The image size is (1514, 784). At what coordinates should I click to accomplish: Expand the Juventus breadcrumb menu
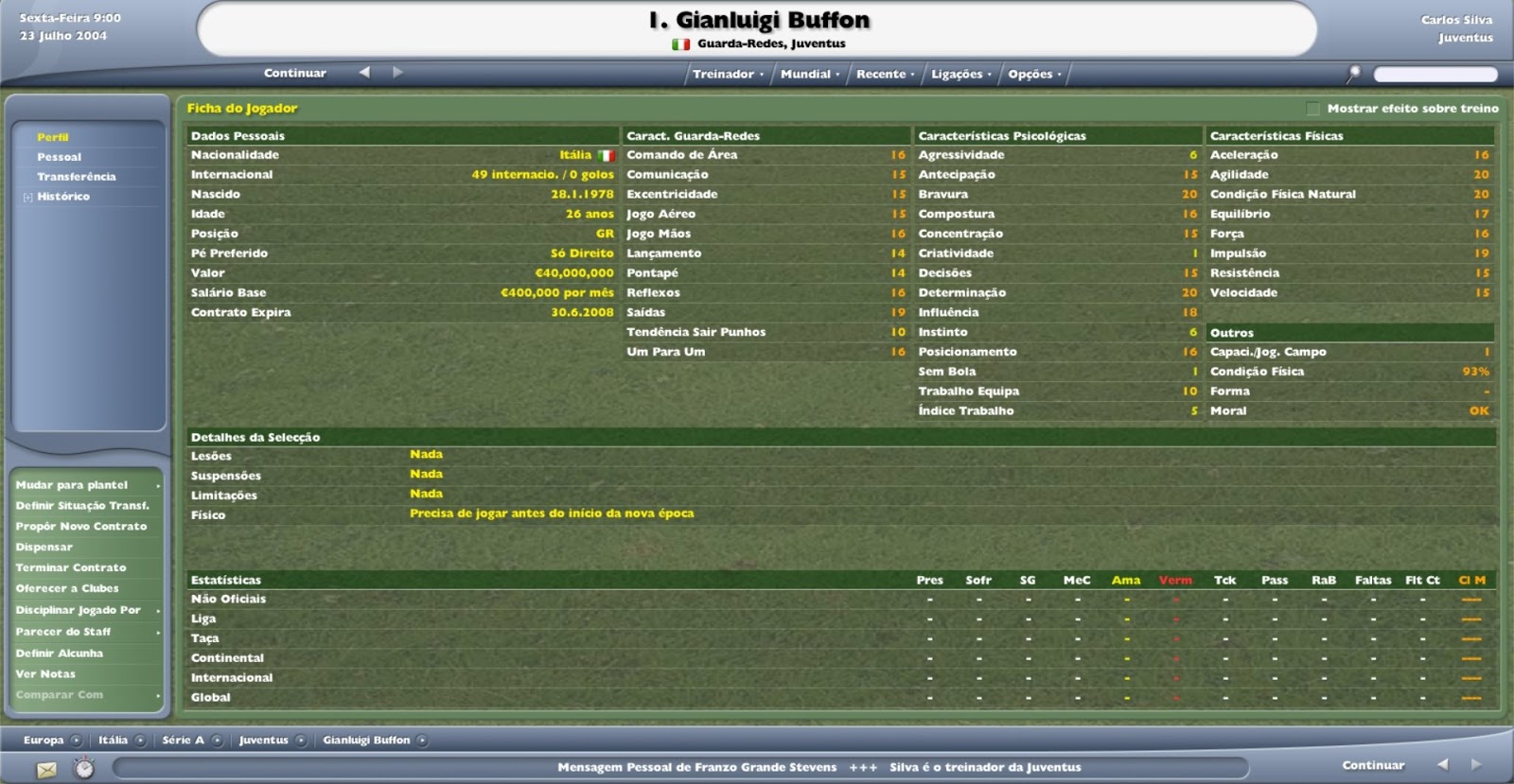(x=301, y=740)
